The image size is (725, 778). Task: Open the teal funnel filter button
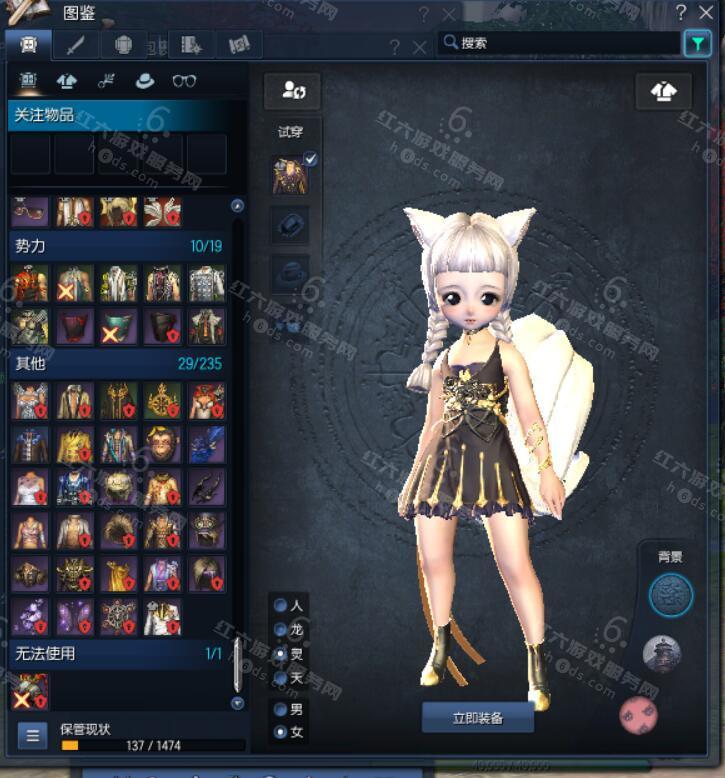696,43
